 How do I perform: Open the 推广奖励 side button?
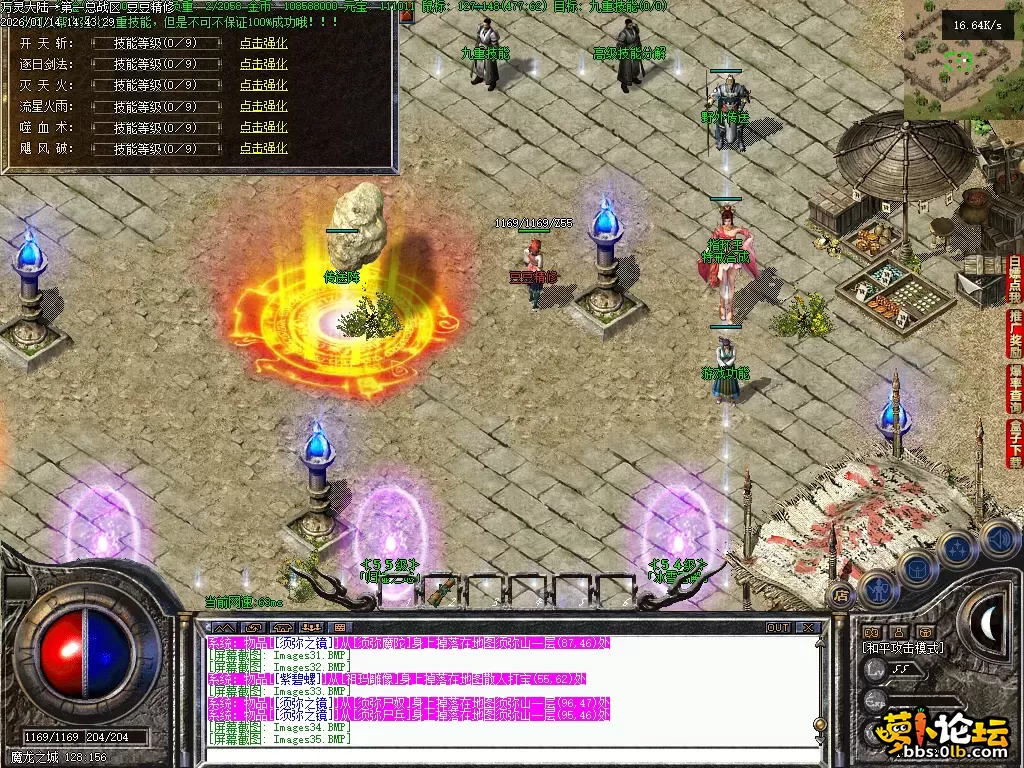click(1014, 334)
